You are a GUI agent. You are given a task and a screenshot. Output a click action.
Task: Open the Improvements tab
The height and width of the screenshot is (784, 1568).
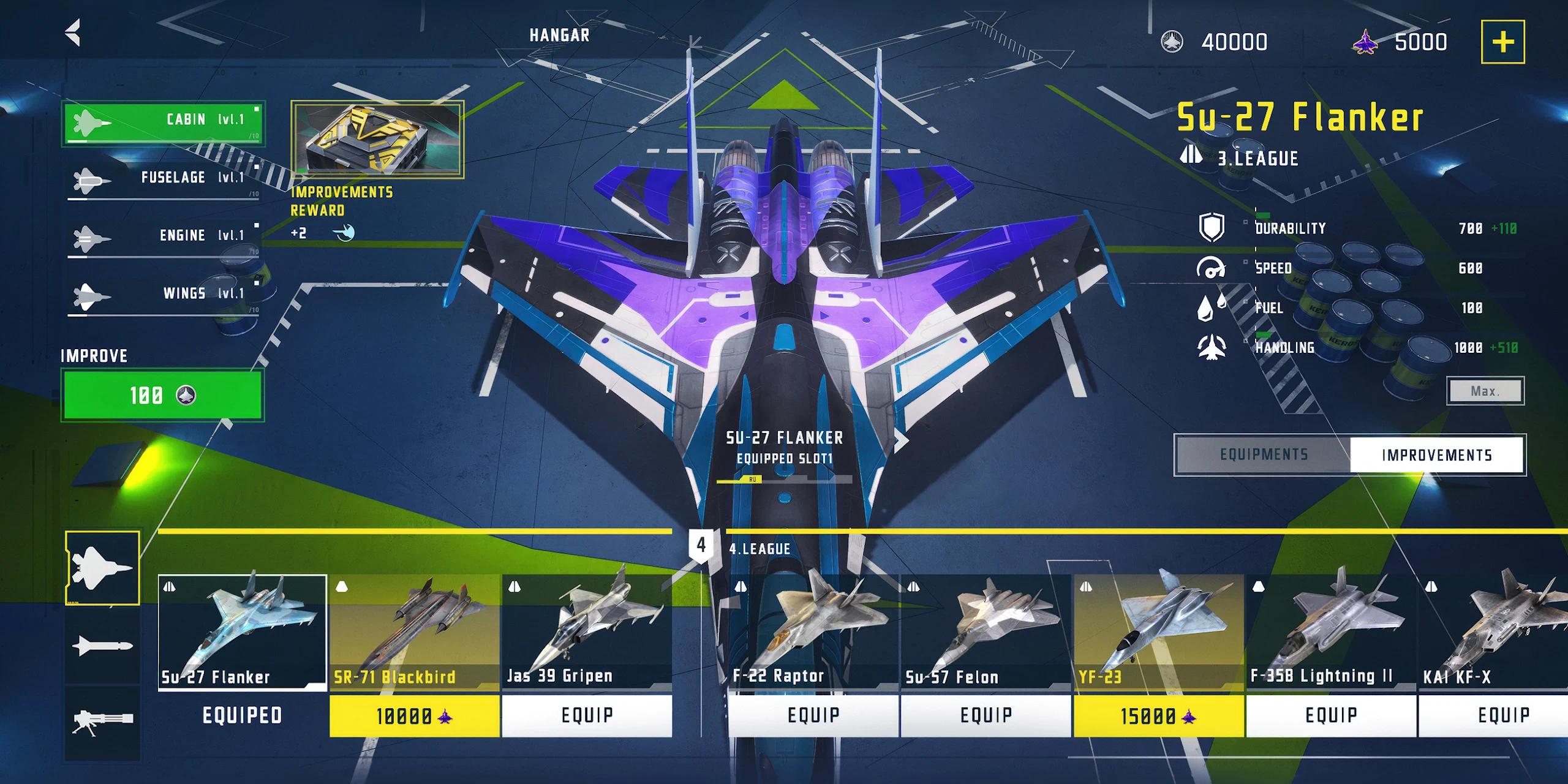tap(1436, 454)
